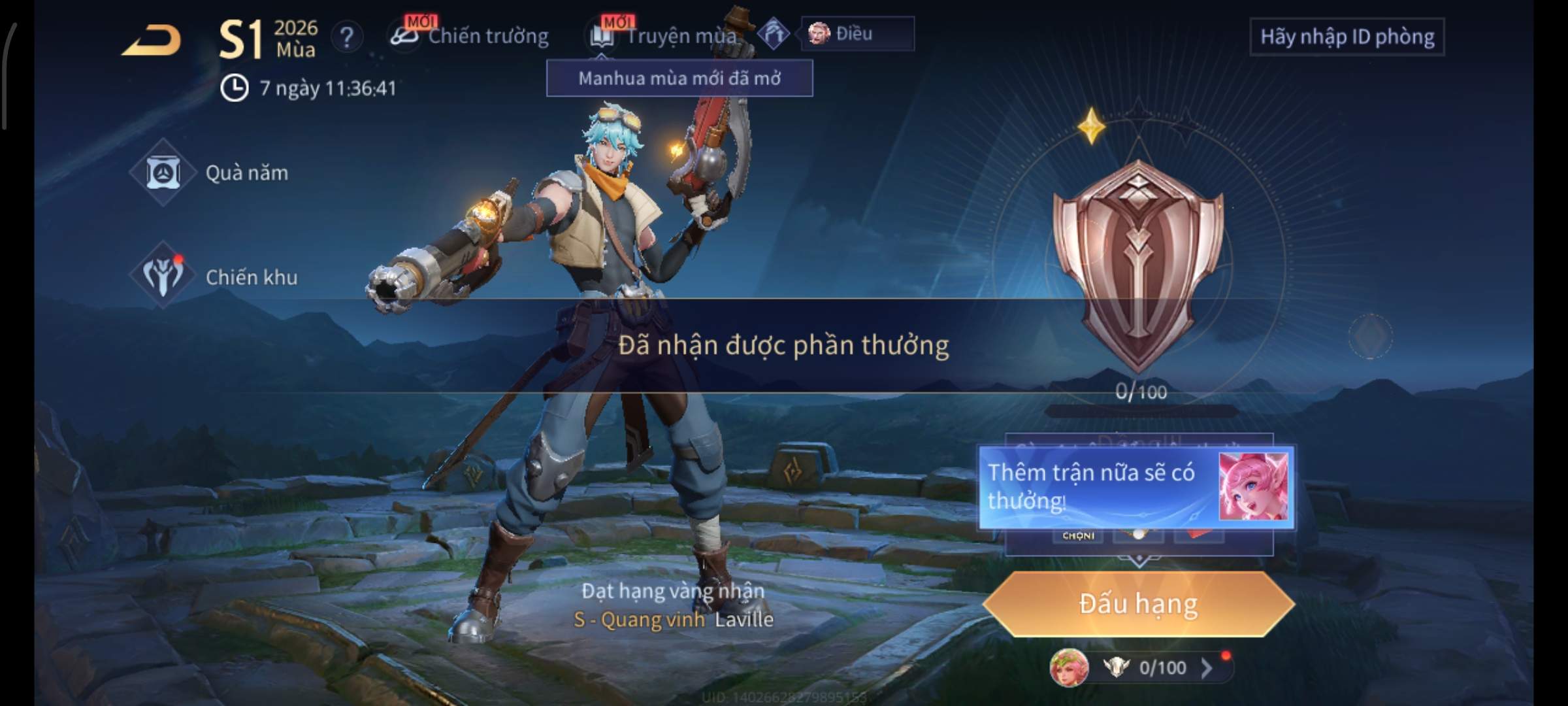Image resolution: width=1568 pixels, height=706 pixels.
Task: Start ranked match with Đấu hạng
Action: [1138, 604]
